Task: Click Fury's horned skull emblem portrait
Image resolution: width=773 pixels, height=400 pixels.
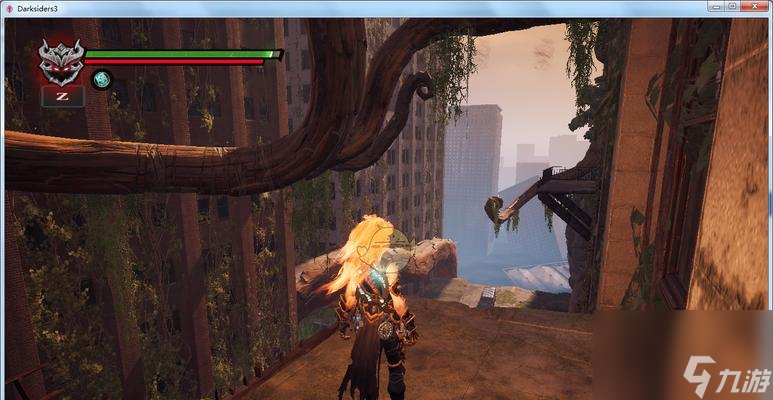Action: [x=61, y=61]
